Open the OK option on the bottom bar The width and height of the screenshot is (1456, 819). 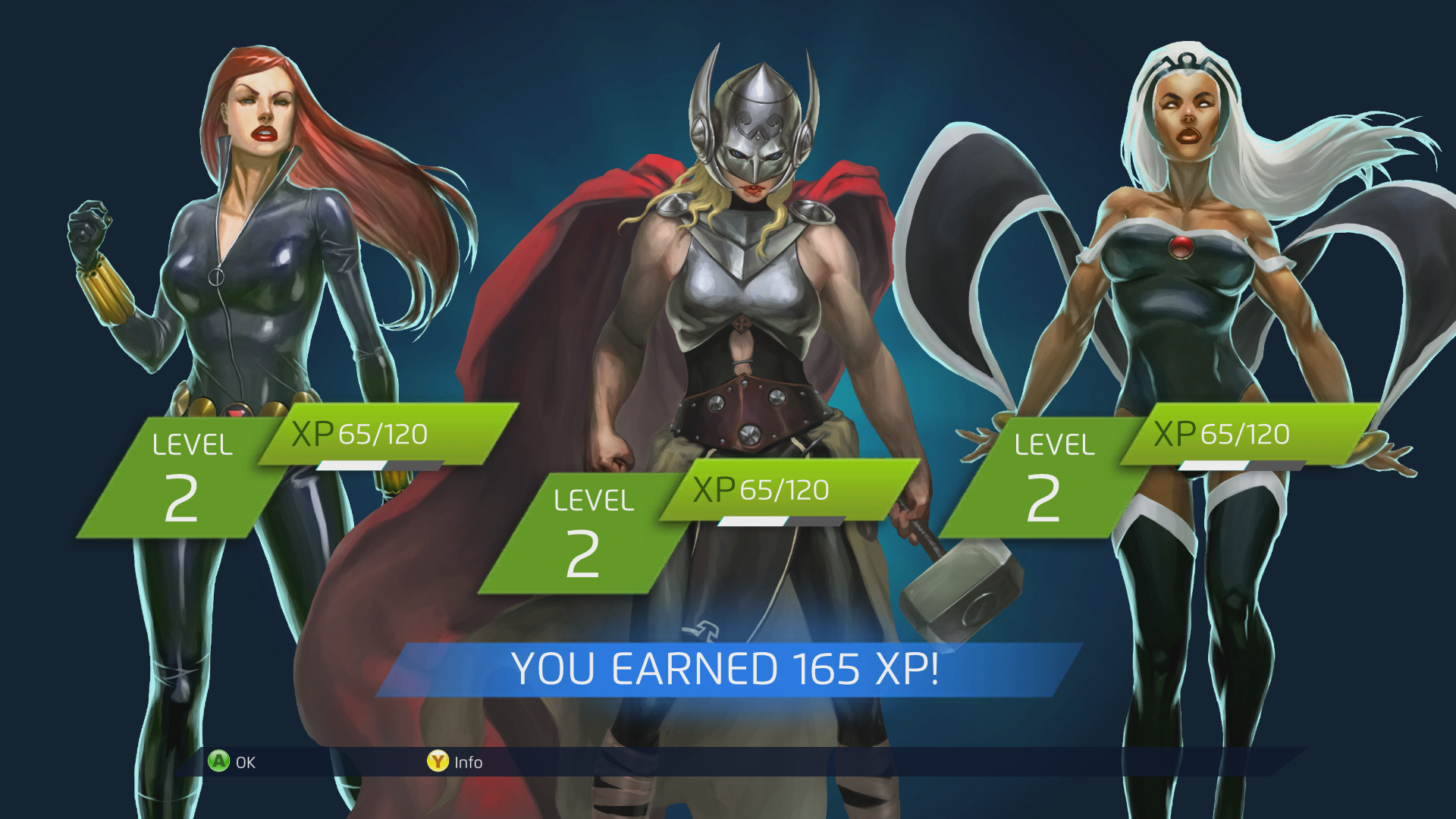click(235, 762)
